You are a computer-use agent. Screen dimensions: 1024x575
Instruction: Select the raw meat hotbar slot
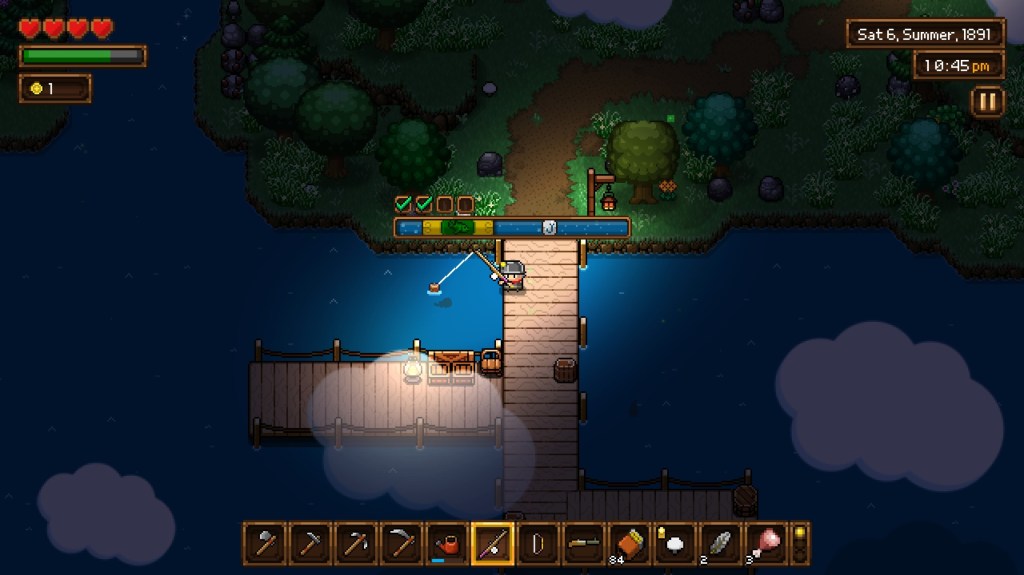pyautogui.click(x=765, y=543)
